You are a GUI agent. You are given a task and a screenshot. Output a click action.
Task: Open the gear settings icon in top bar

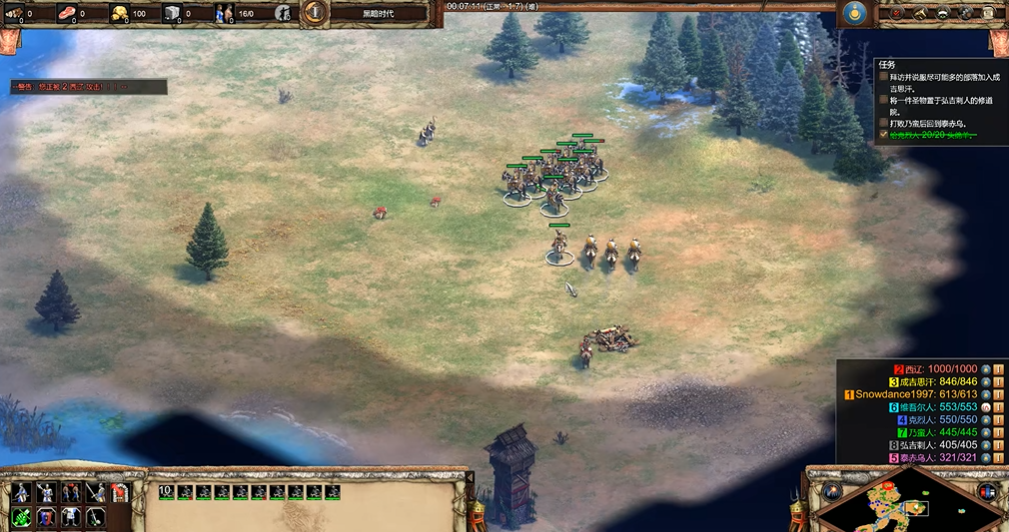[965, 13]
